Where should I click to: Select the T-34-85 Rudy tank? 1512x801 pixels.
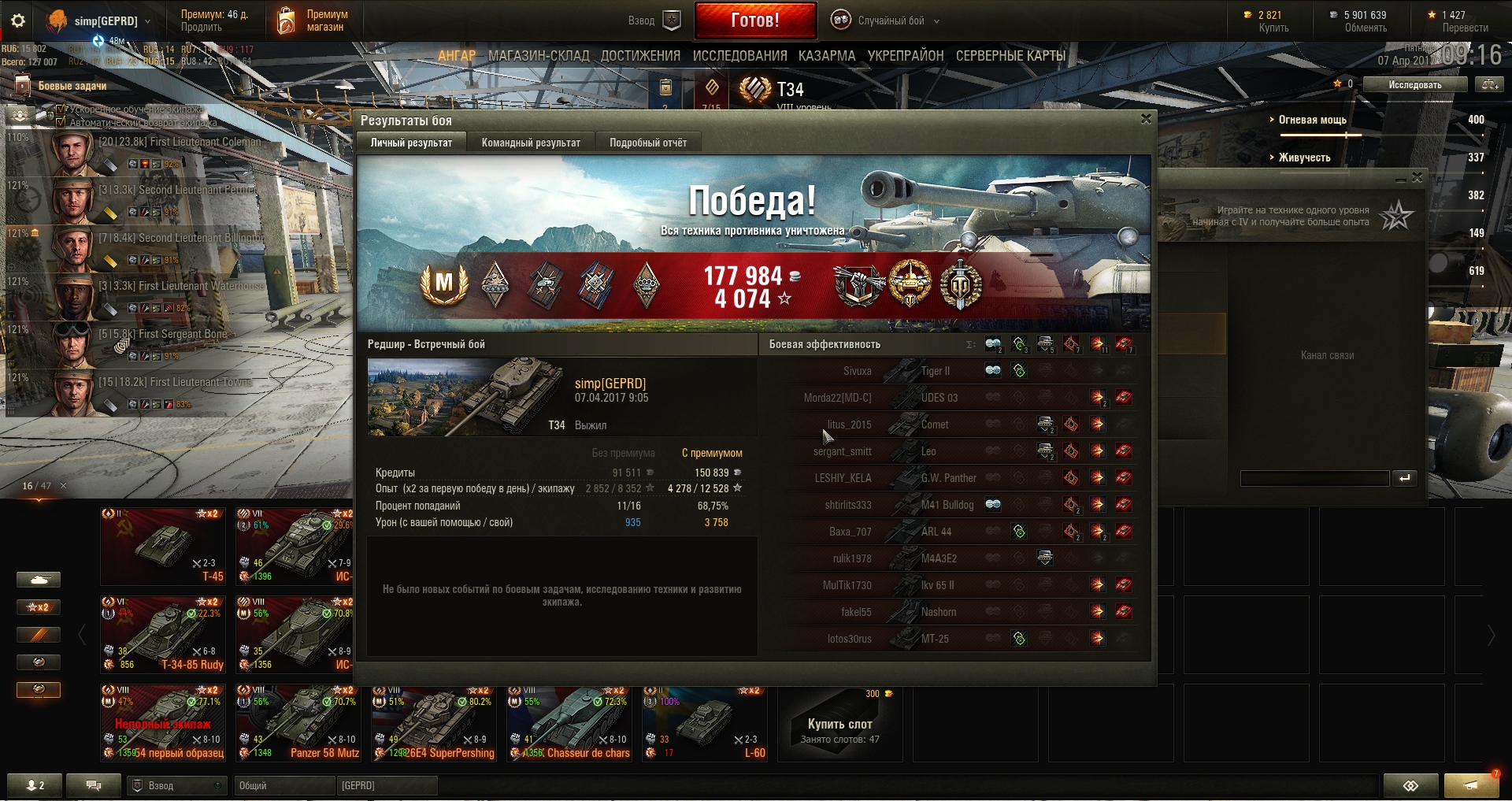click(163, 633)
